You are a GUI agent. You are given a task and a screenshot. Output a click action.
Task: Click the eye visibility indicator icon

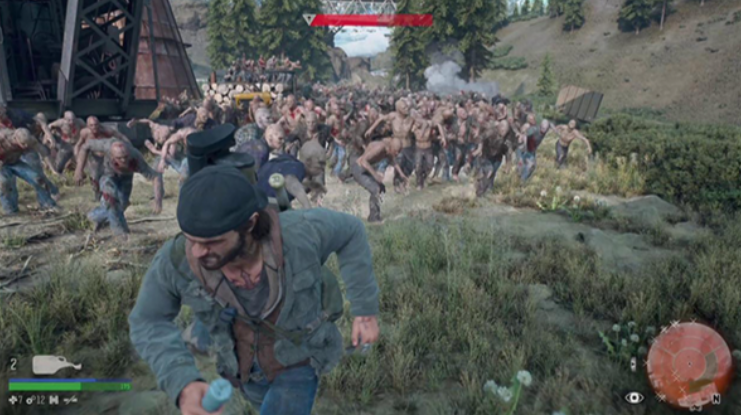[633, 397]
